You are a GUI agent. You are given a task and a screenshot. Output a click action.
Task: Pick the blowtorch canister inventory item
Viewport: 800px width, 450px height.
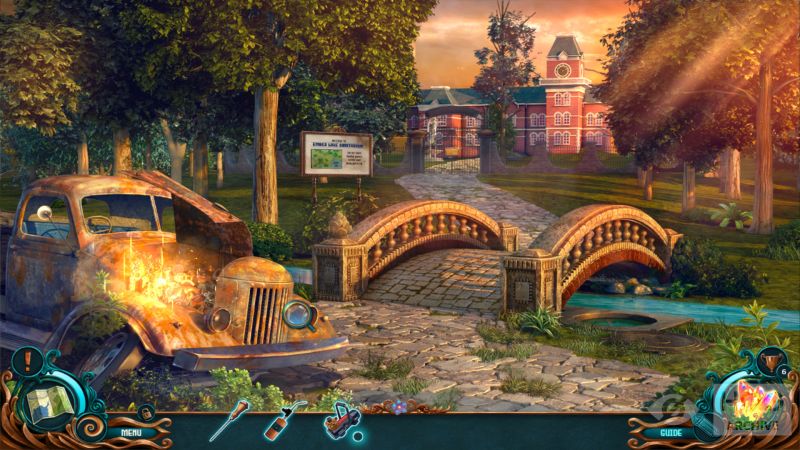click(x=283, y=421)
